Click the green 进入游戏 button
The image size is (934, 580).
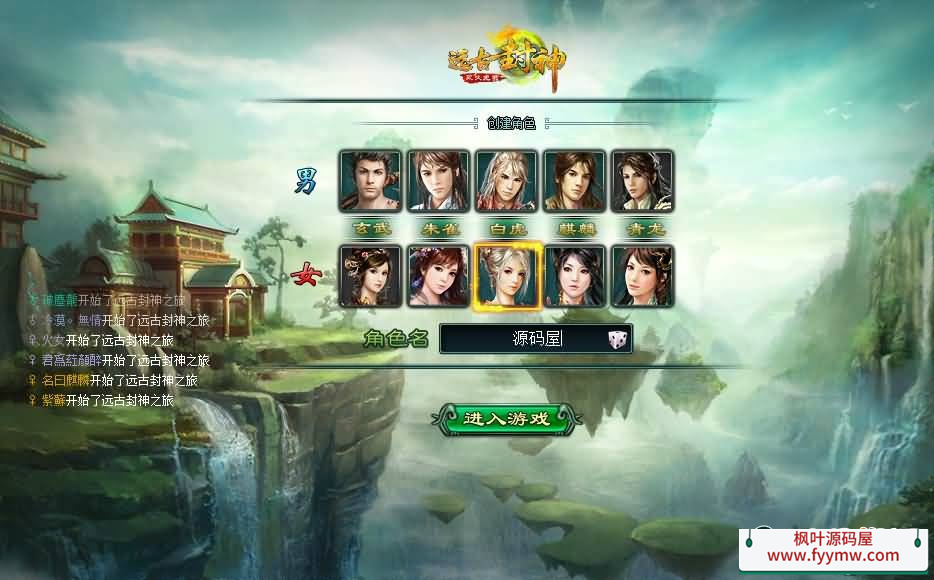[506, 418]
